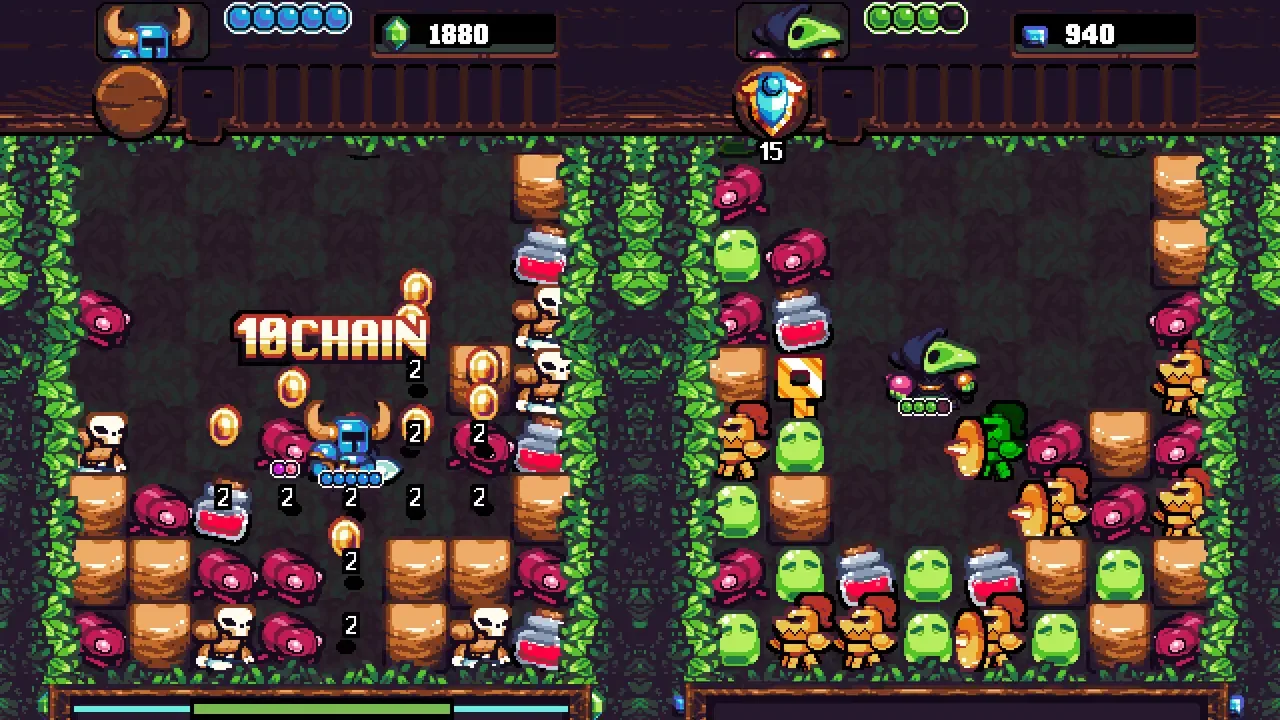
Task: Toggle the leftmost green health pip on Plague Knight's character
Action: (906, 406)
